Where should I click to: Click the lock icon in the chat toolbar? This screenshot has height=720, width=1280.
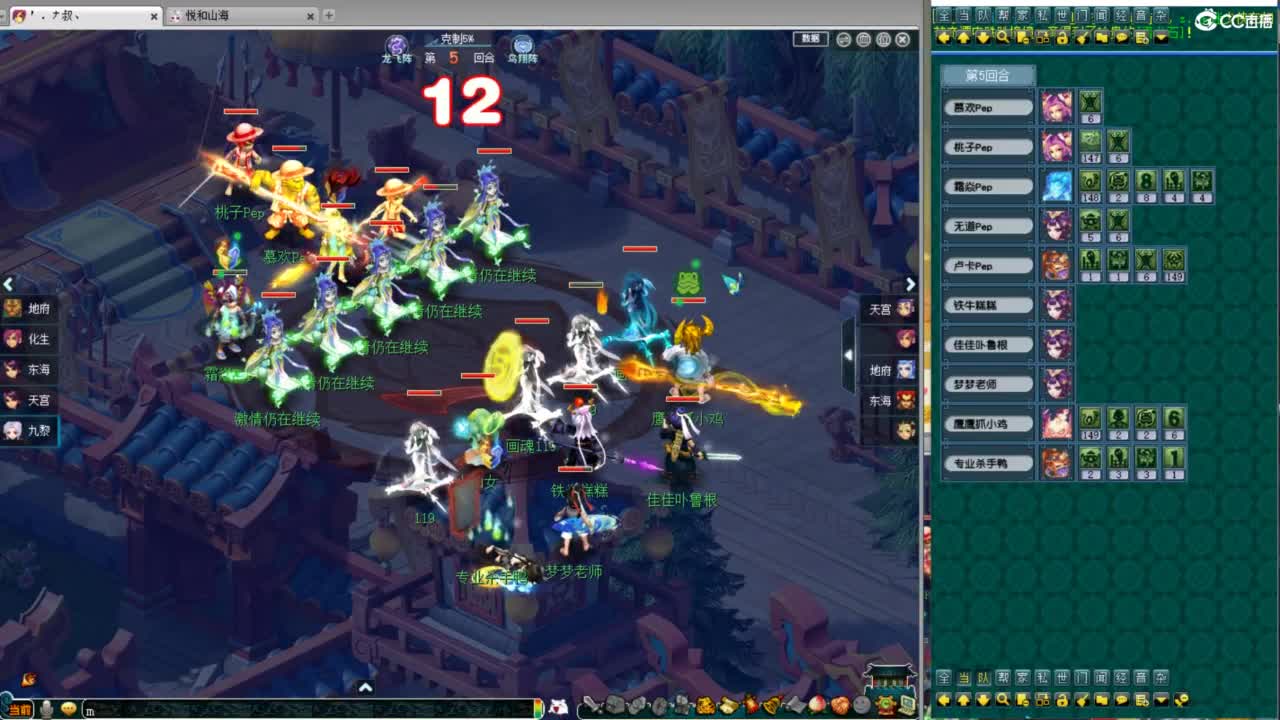[x=1062, y=37]
